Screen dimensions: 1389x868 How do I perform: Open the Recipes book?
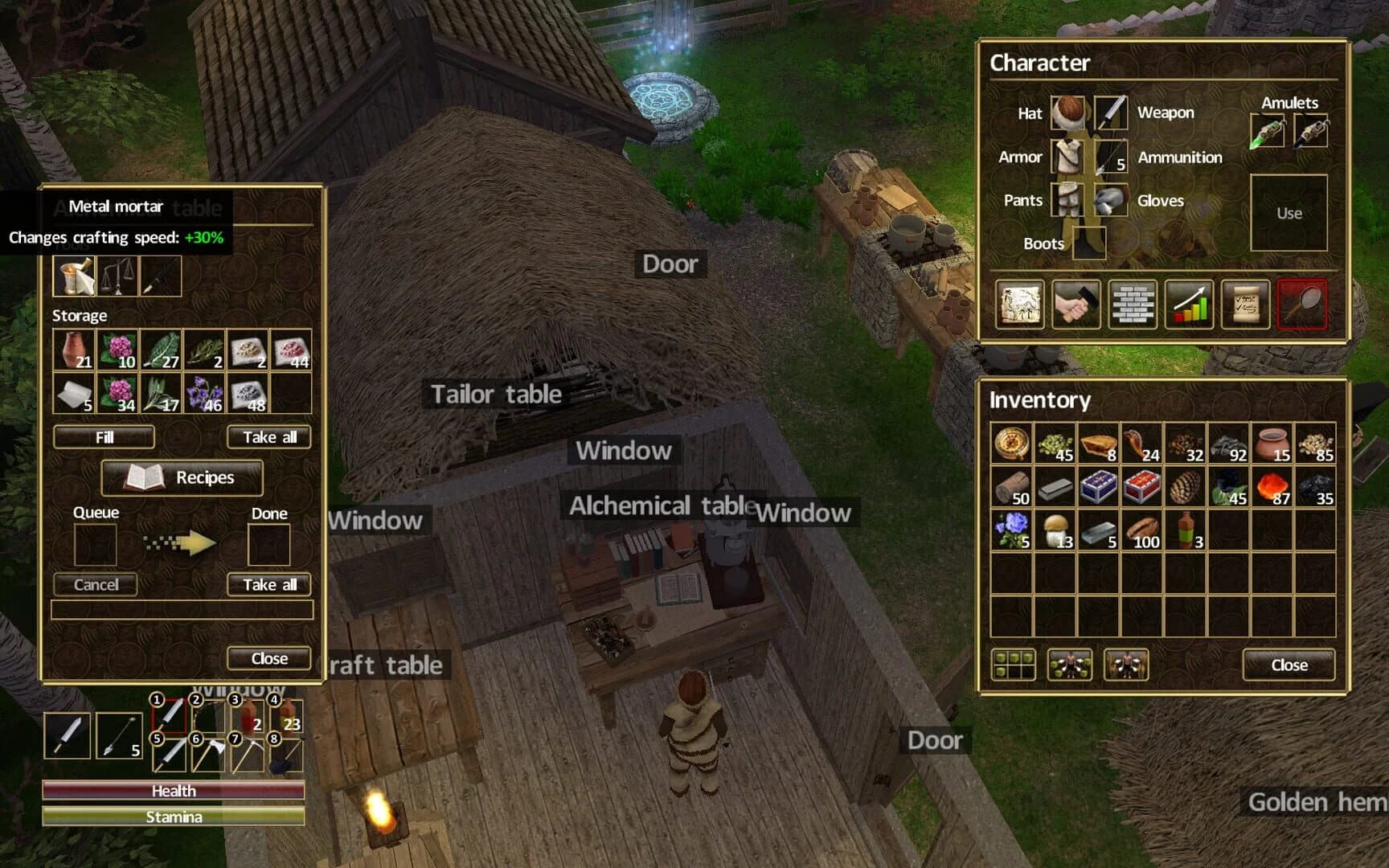point(182,477)
